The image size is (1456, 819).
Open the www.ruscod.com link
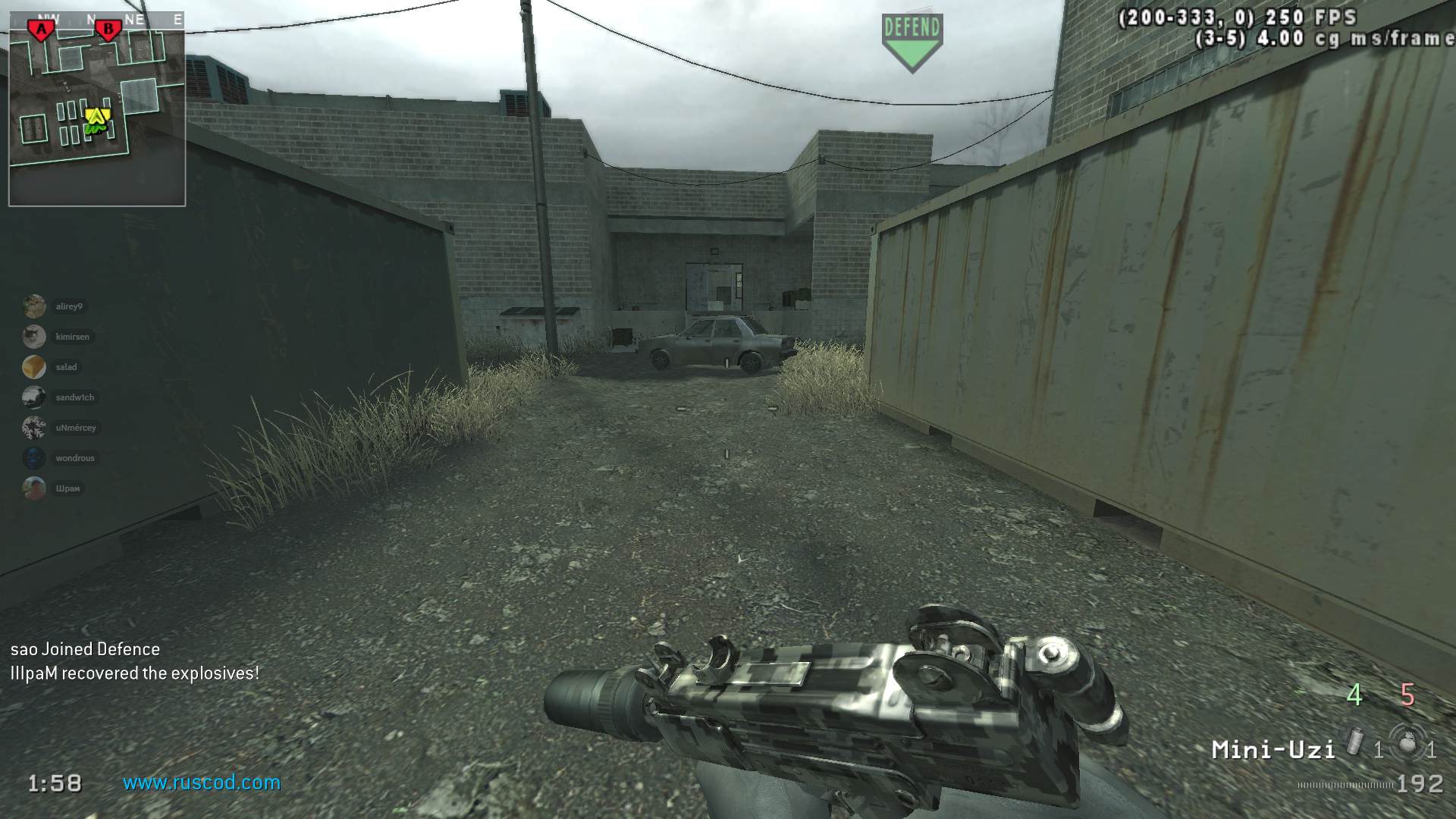point(202,783)
